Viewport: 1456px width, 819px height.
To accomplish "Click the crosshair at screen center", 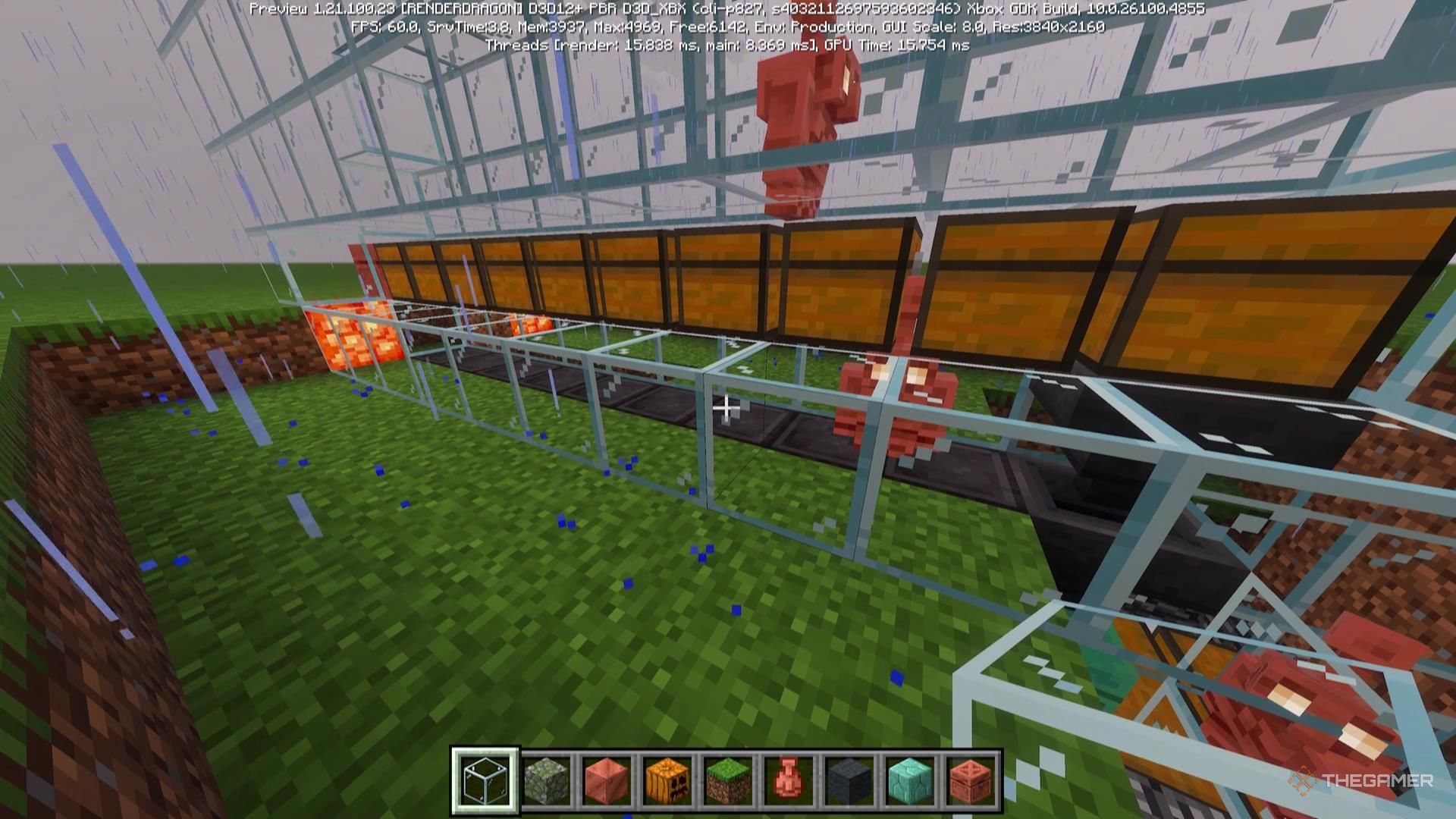I will pyautogui.click(x=728, y=409).
